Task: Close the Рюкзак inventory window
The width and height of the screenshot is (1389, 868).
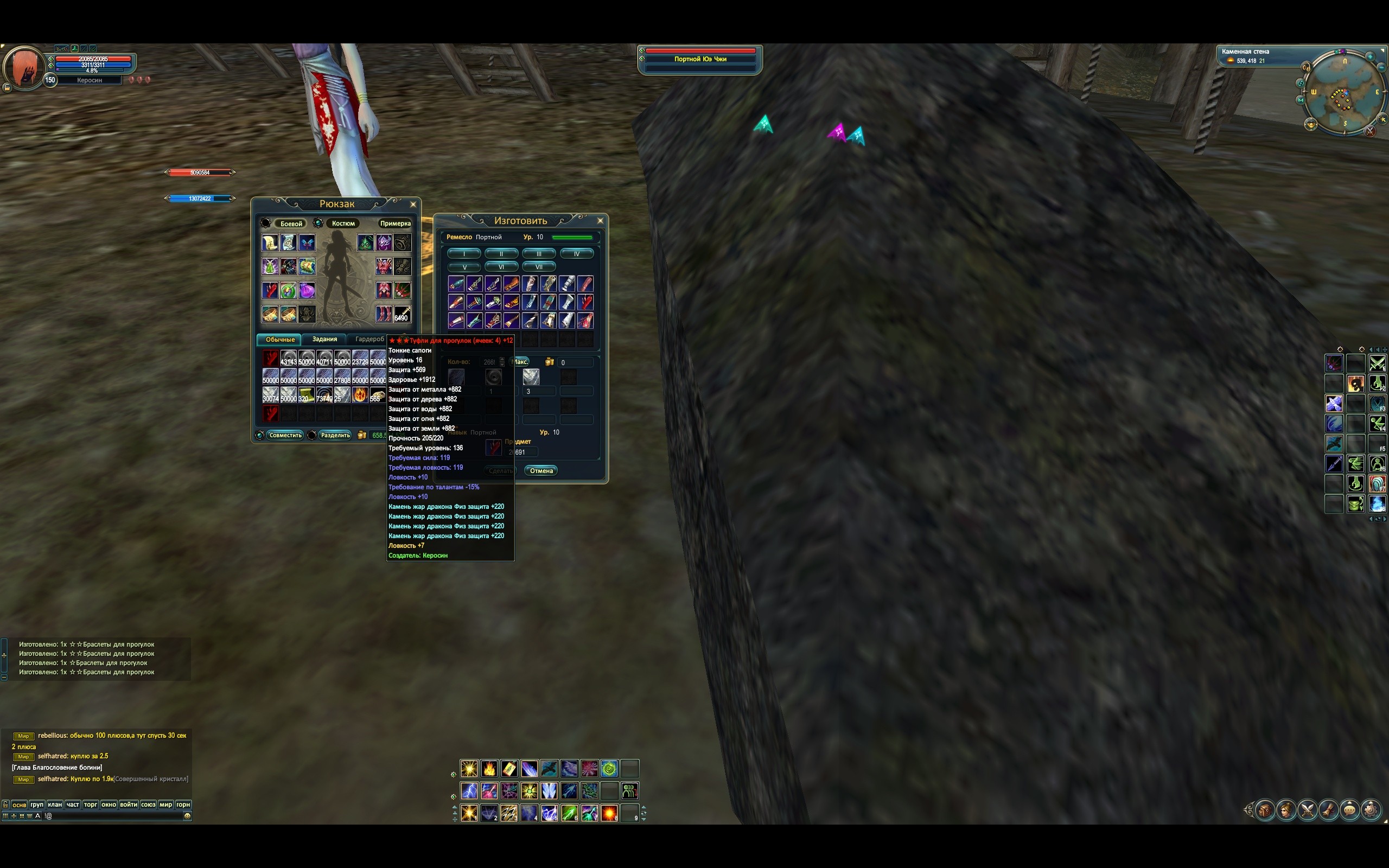Action: [413, 205]
